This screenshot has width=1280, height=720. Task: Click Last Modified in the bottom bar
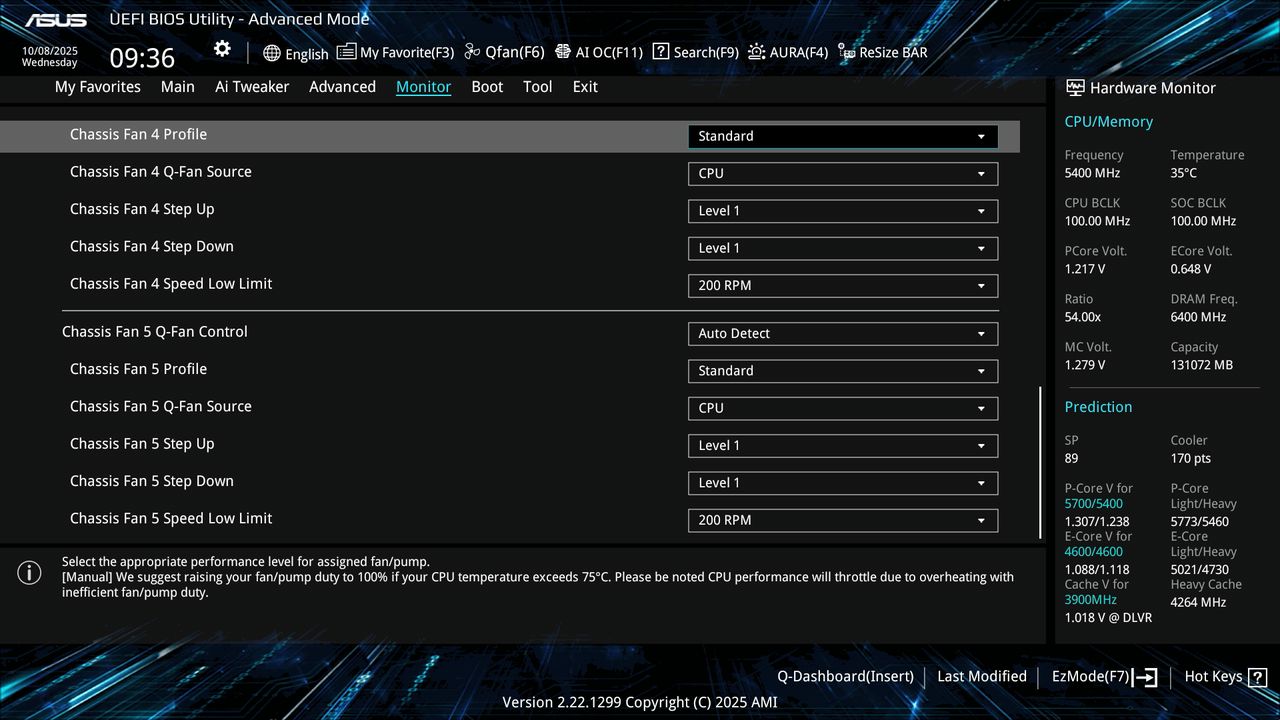[x=981, y=676]
